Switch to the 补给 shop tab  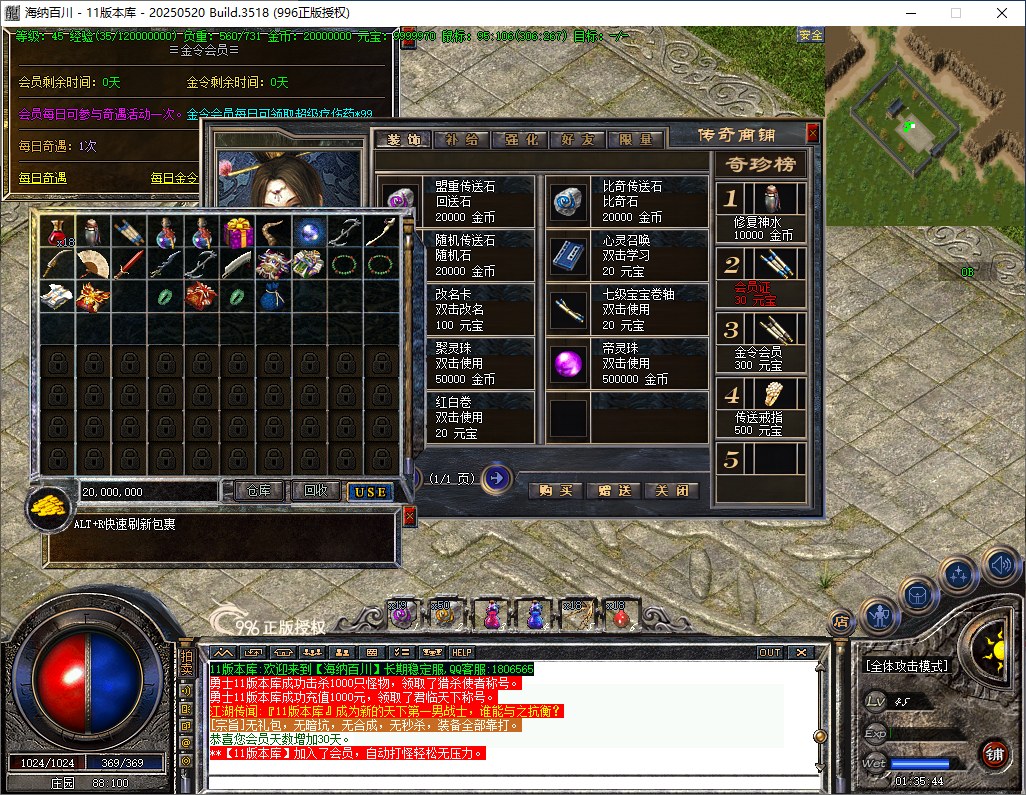pyautogui.click(x=462, y=140)
